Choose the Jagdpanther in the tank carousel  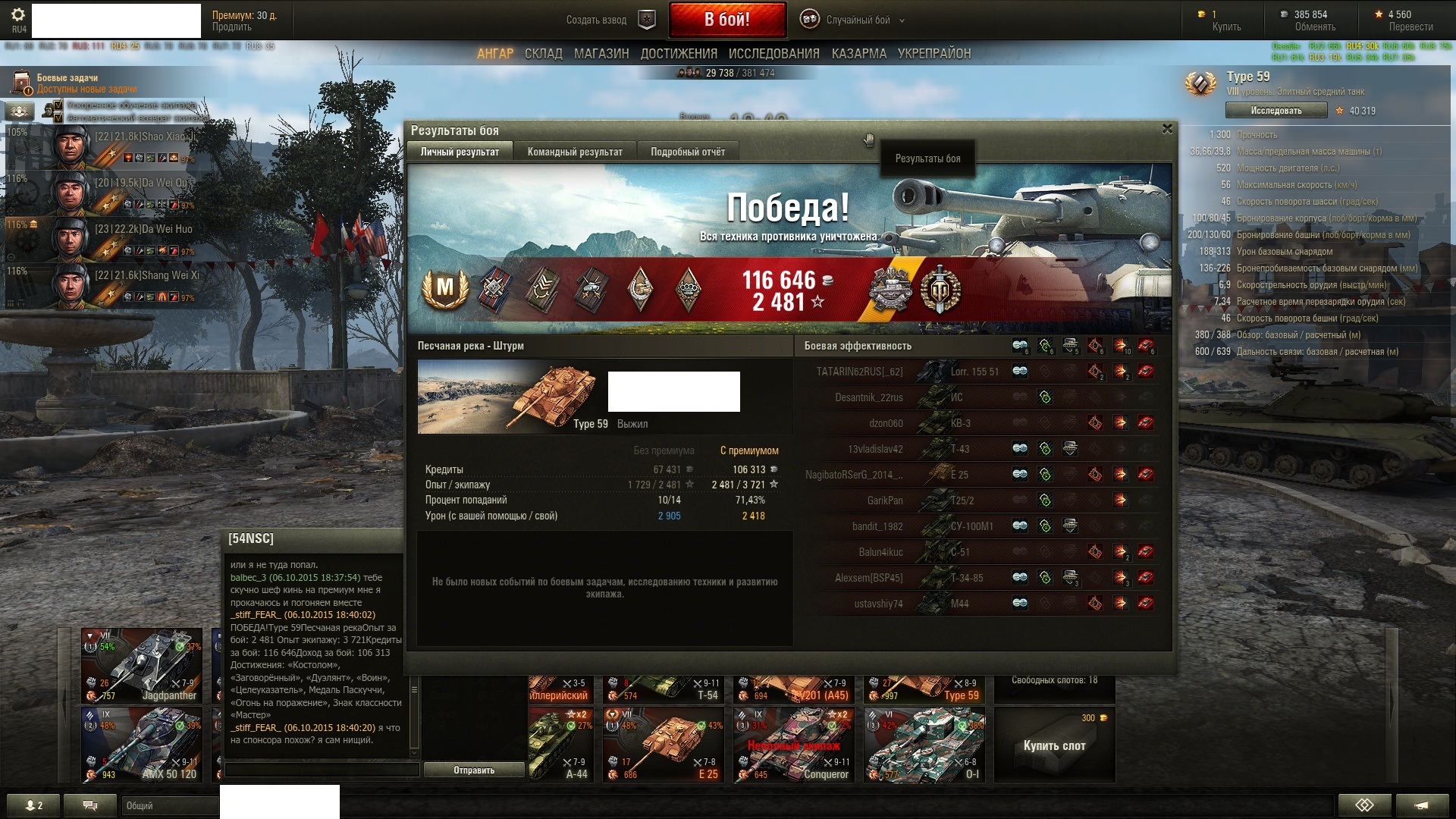coord(142,665)
